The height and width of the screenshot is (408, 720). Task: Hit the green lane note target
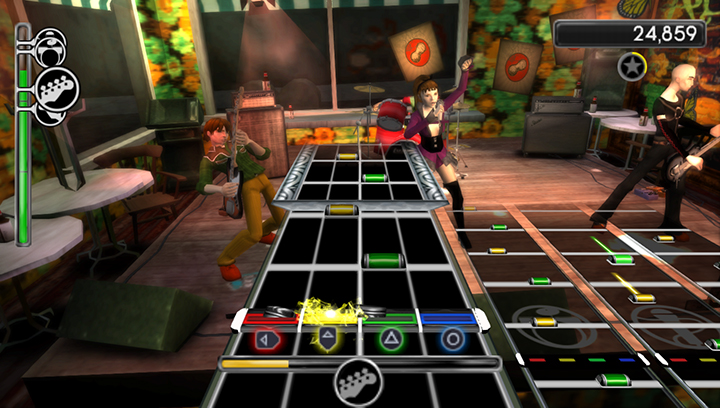pos(390,339)
